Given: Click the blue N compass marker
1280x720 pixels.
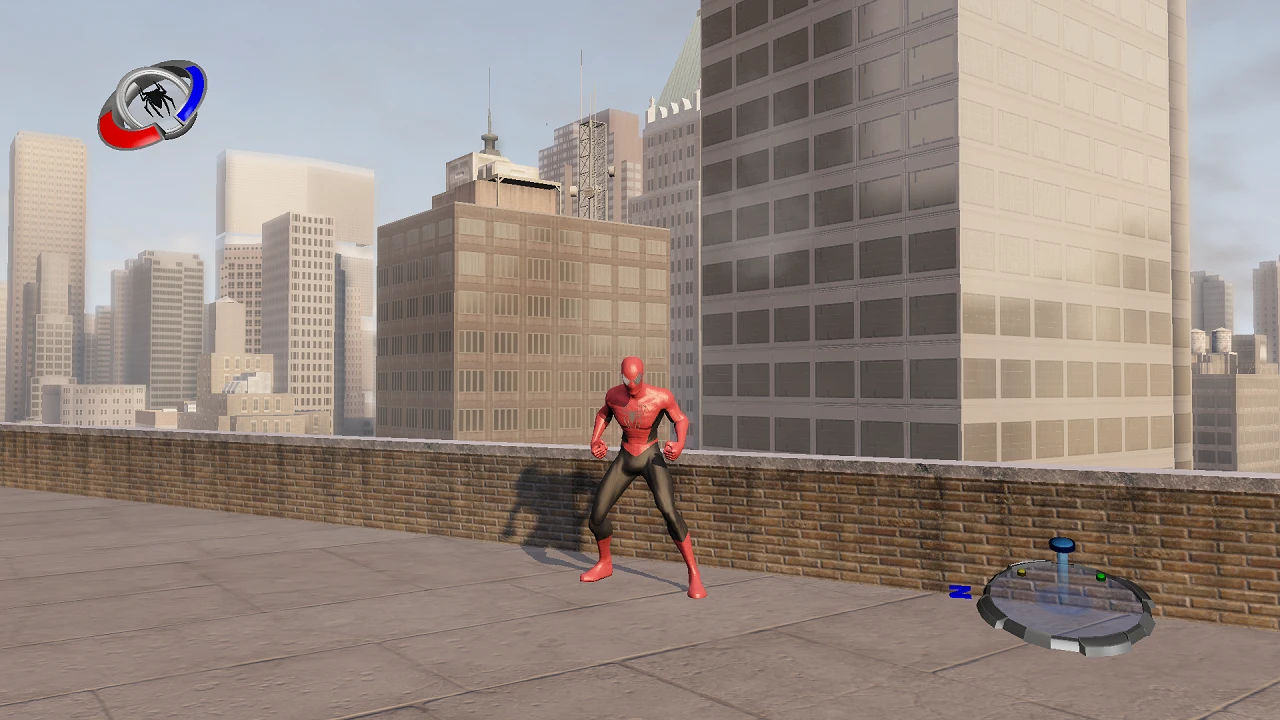Looking at the screenshot, I should [961, 594].
